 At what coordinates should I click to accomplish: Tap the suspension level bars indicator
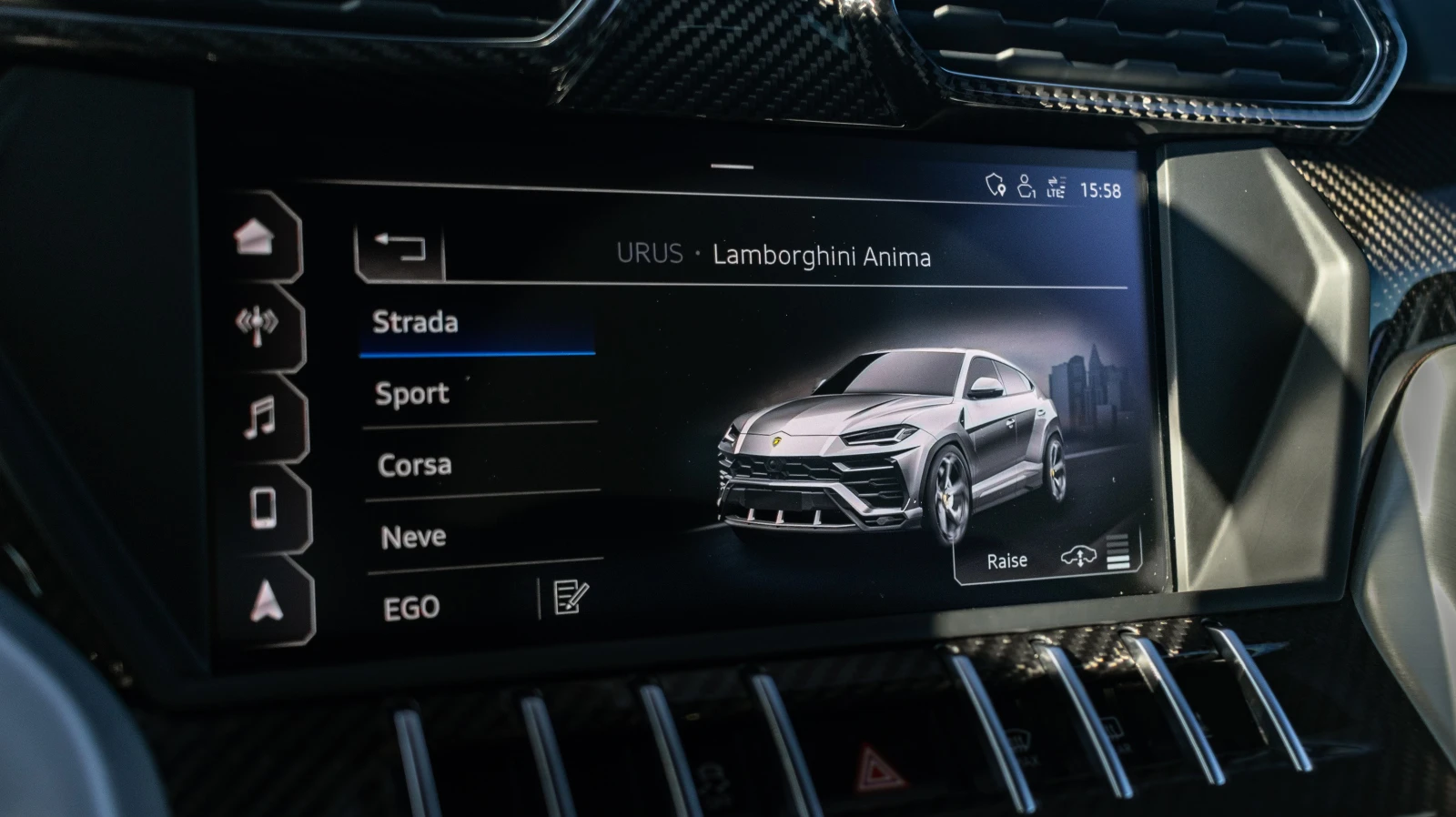(1118, 553)
